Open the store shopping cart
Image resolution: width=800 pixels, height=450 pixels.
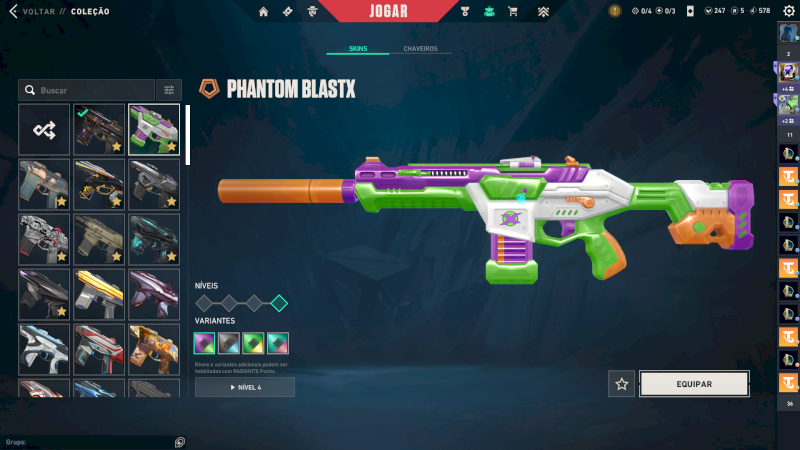click(513, 11)
